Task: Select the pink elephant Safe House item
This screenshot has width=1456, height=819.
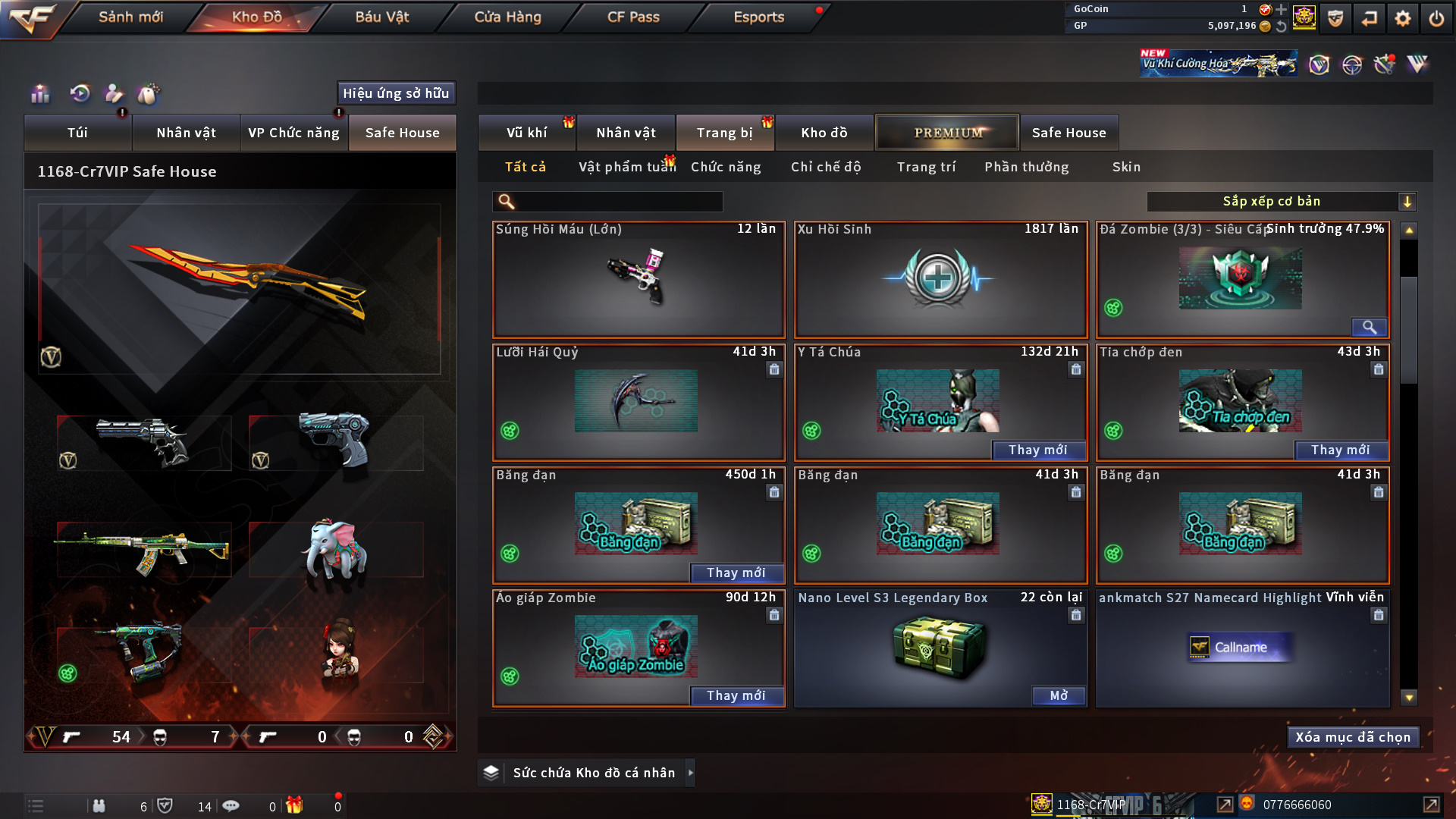Action: pos(334,550)
